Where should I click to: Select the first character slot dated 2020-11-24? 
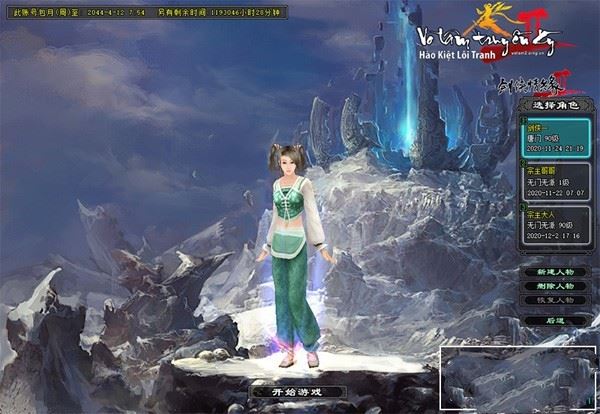(556, 138)
